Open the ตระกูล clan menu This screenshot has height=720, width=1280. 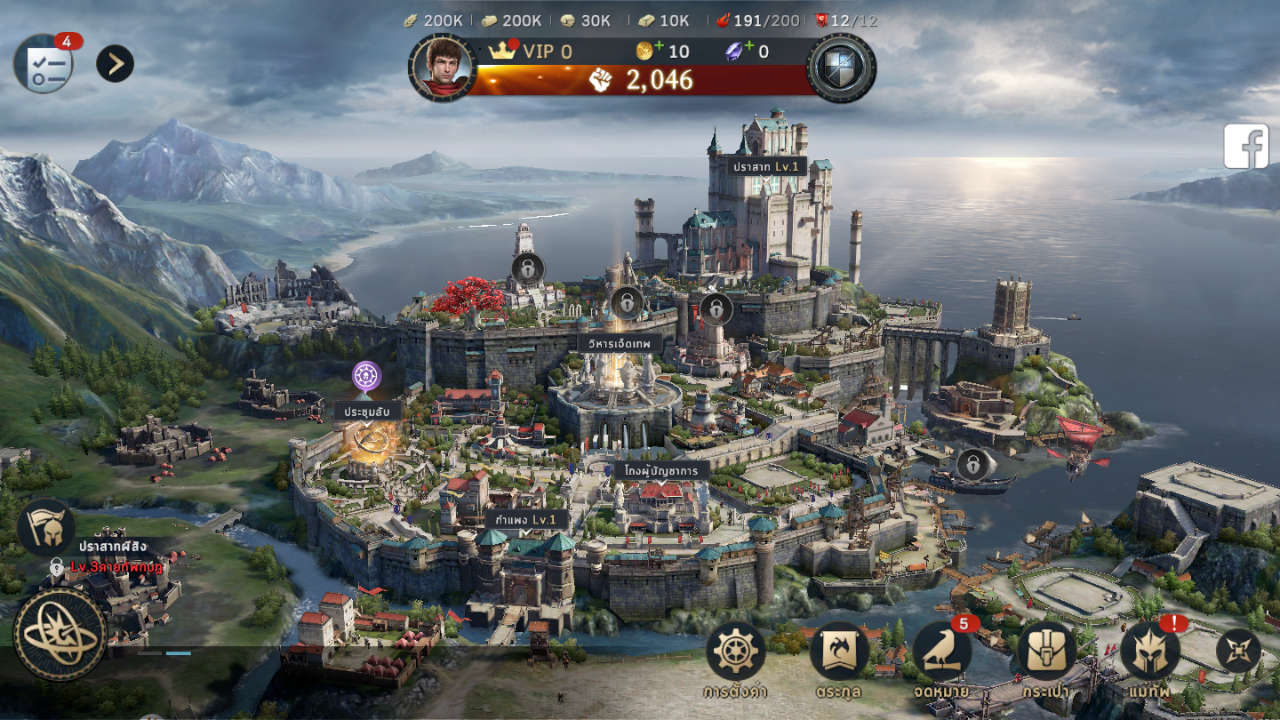pos(839,652)
